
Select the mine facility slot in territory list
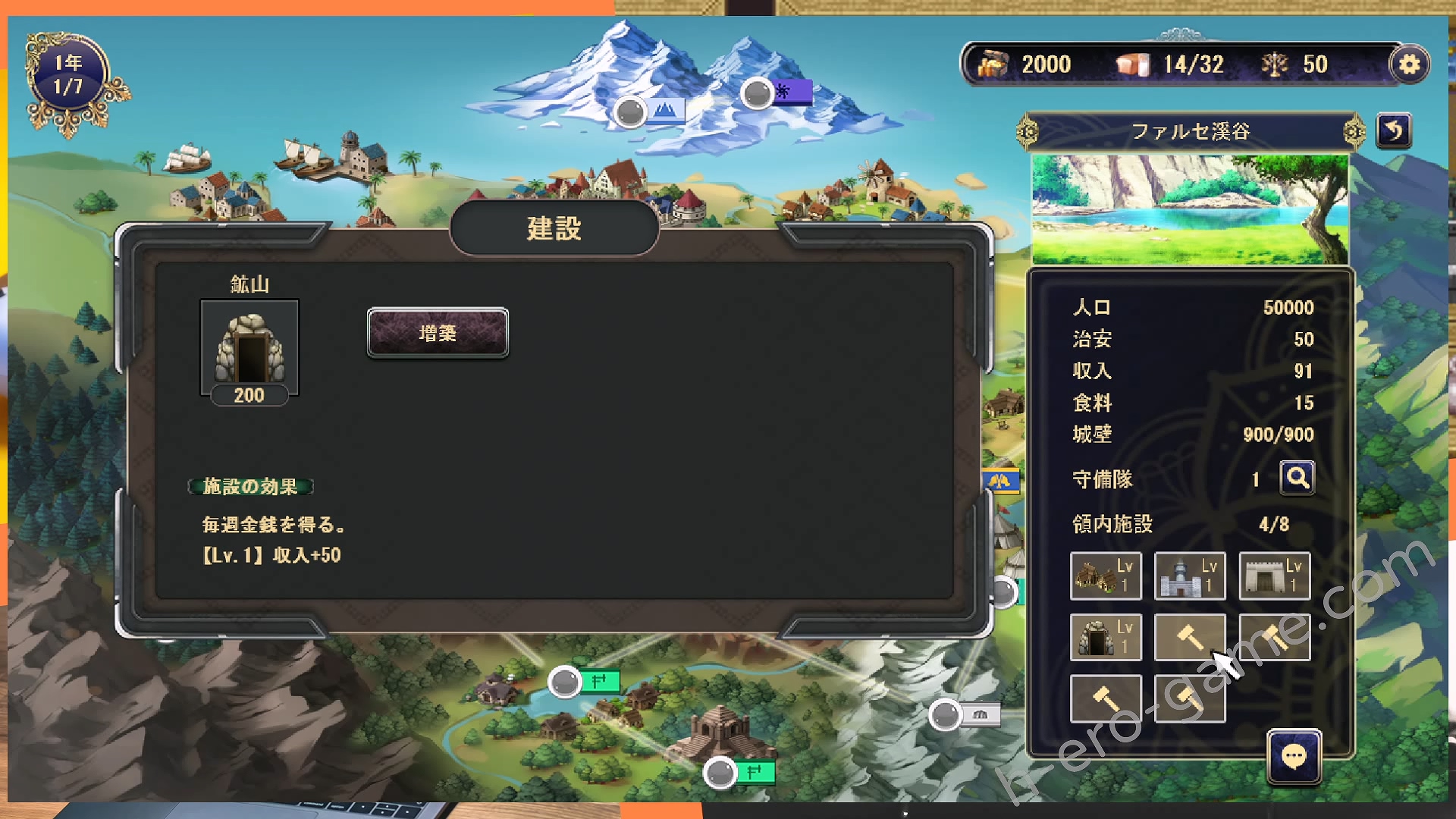point(1105,637)
